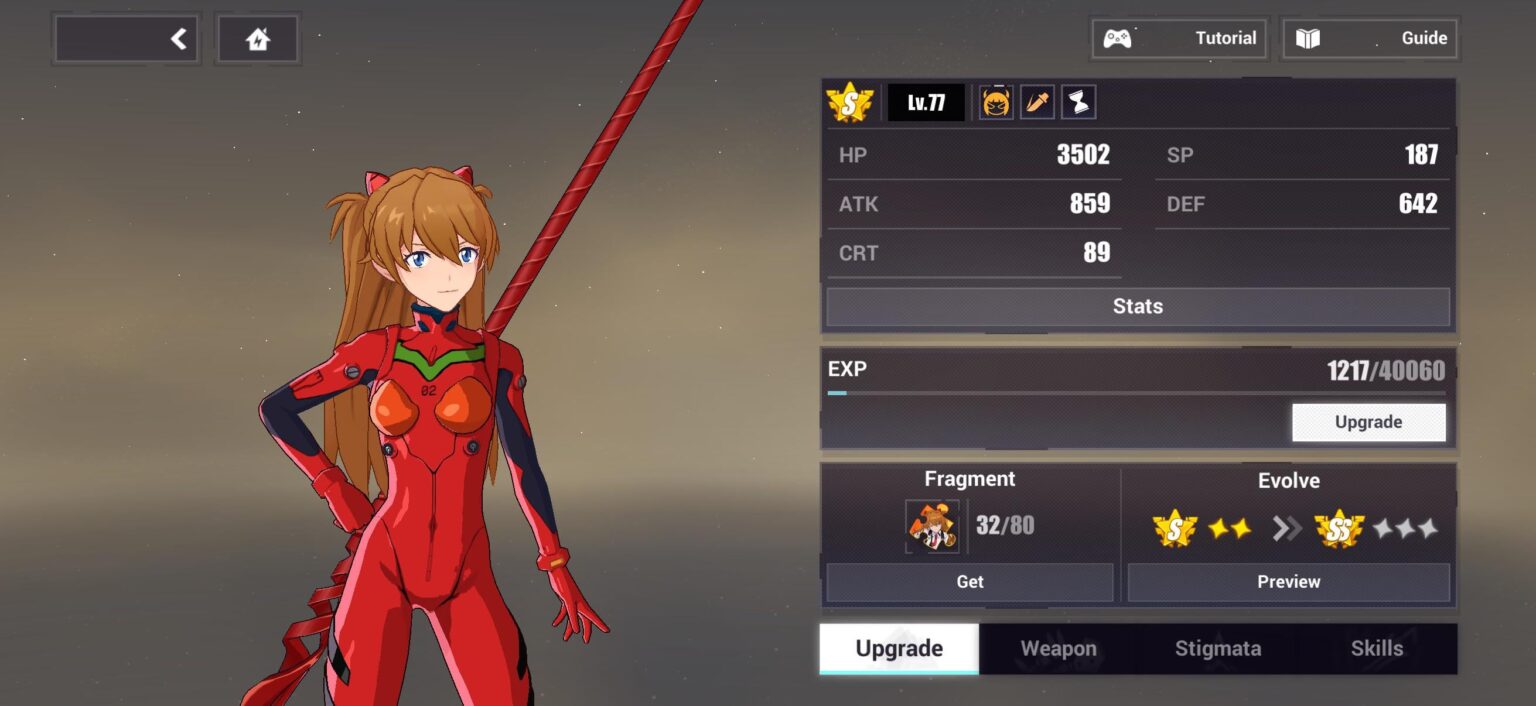Open the Guide book

pyautogui.click(x=1370, y=39)
